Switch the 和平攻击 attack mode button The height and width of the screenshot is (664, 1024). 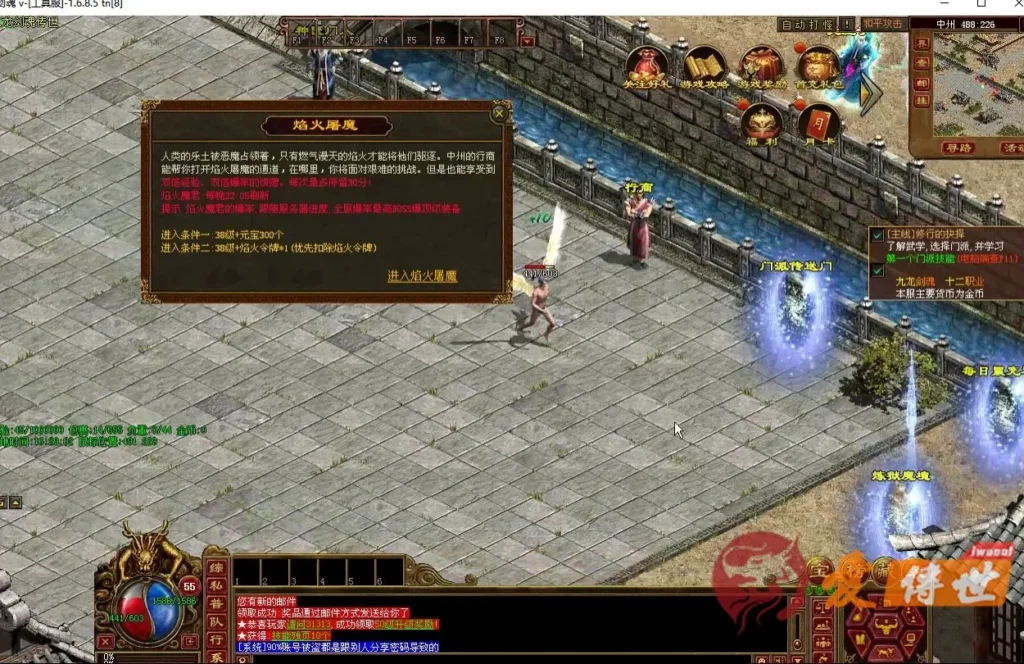point(882,24)
